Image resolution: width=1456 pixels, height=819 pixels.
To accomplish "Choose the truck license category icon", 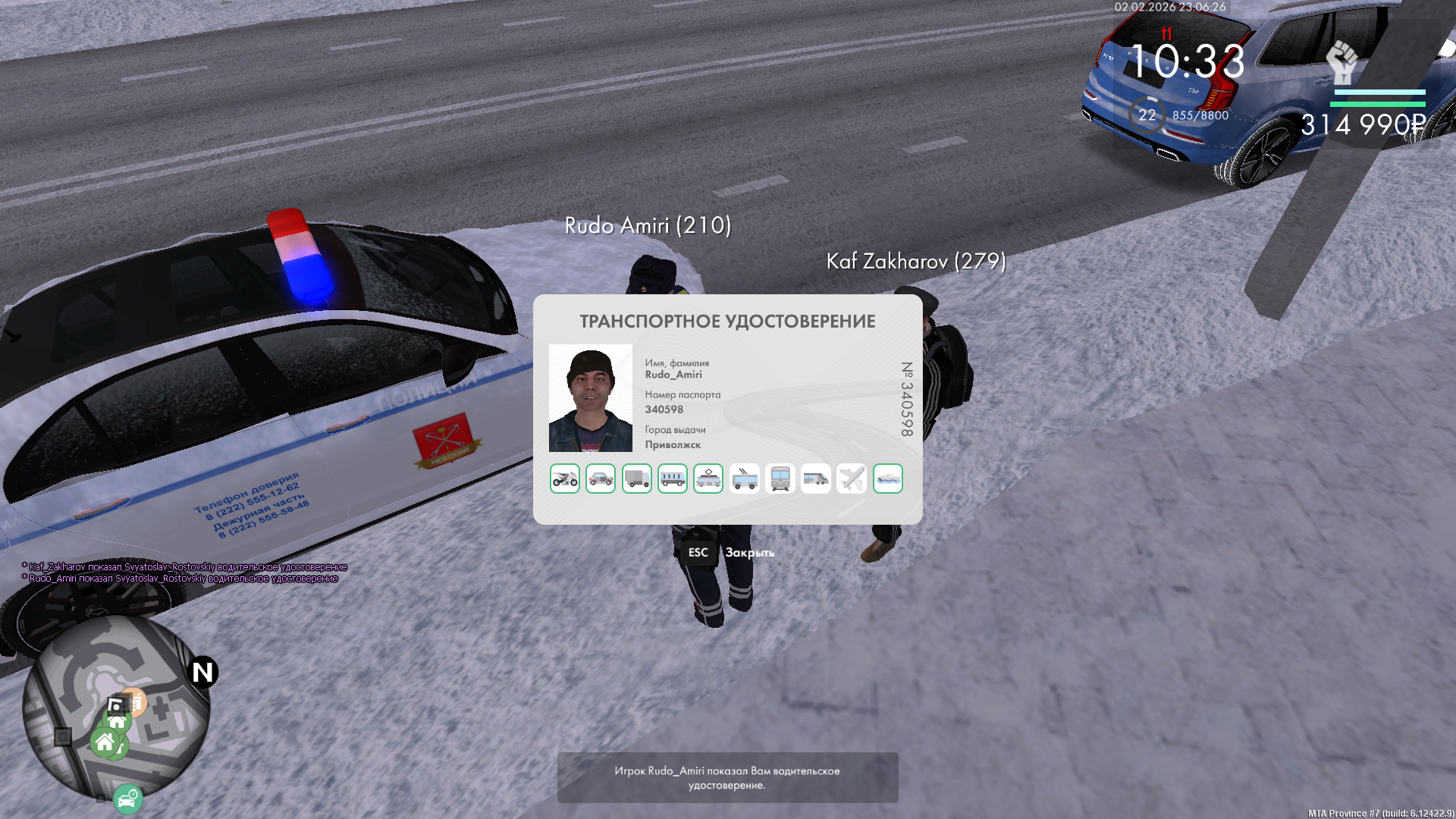I will coord(637,479).
